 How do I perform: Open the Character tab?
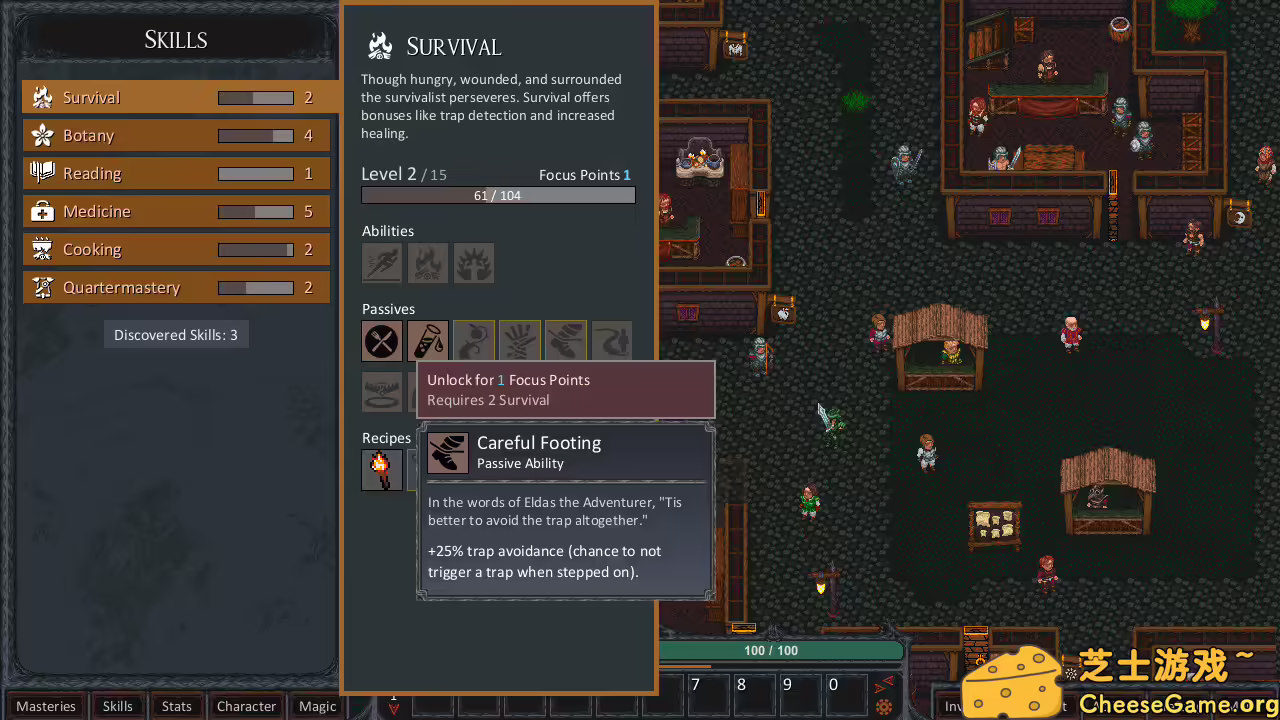point(246,706)
